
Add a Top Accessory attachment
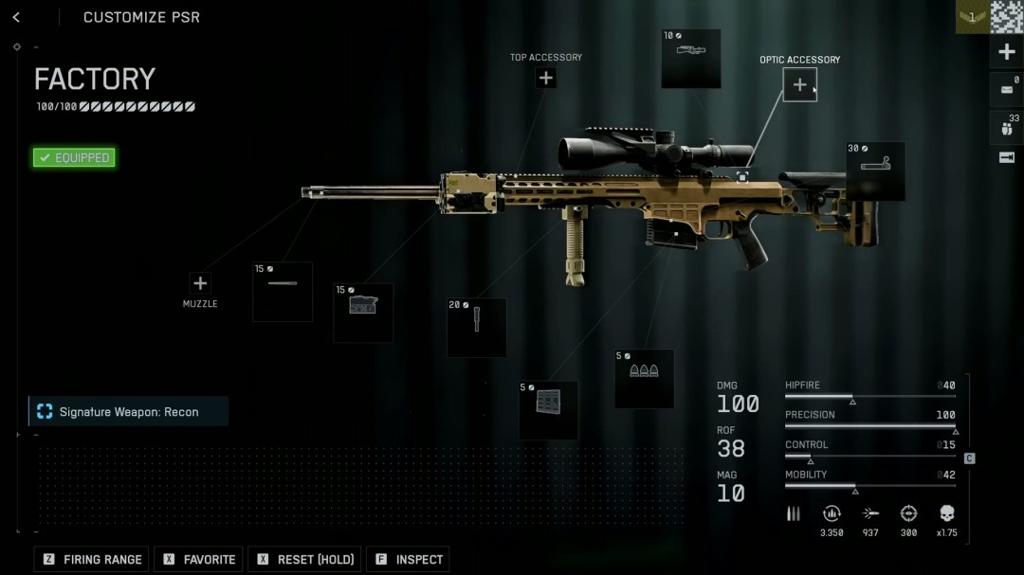point(546,78)
